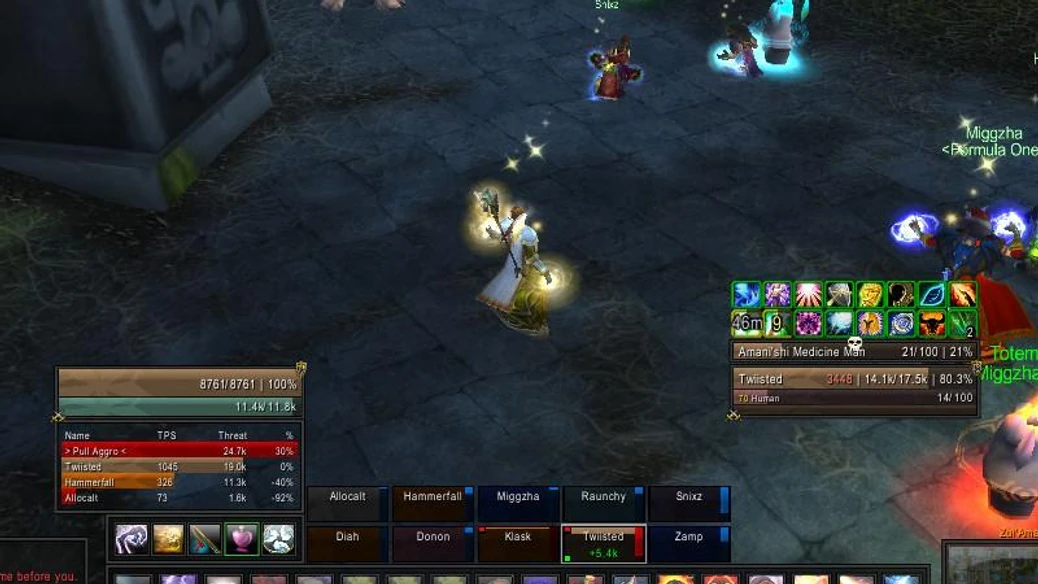Select Raunchy in the raid frames
Image resolution: width=1038 pixels, height=584 pixels.
[x=603, y=503]
